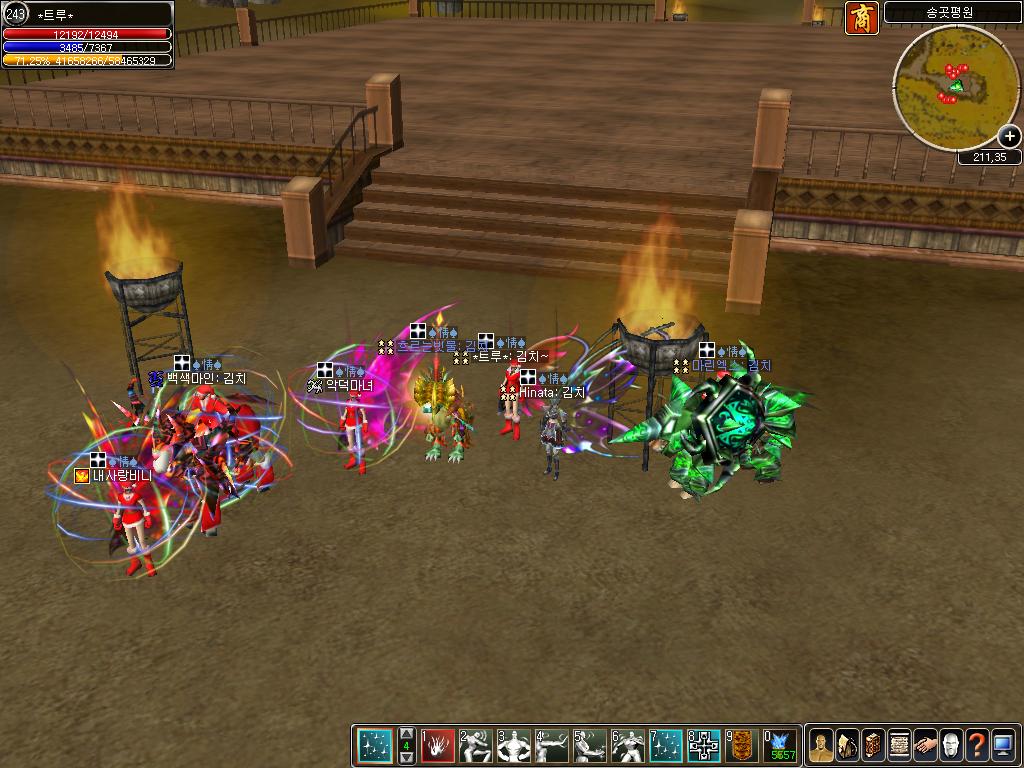Page the hotbar down with the arrow
1024x768 pixels.
(406, 758)
